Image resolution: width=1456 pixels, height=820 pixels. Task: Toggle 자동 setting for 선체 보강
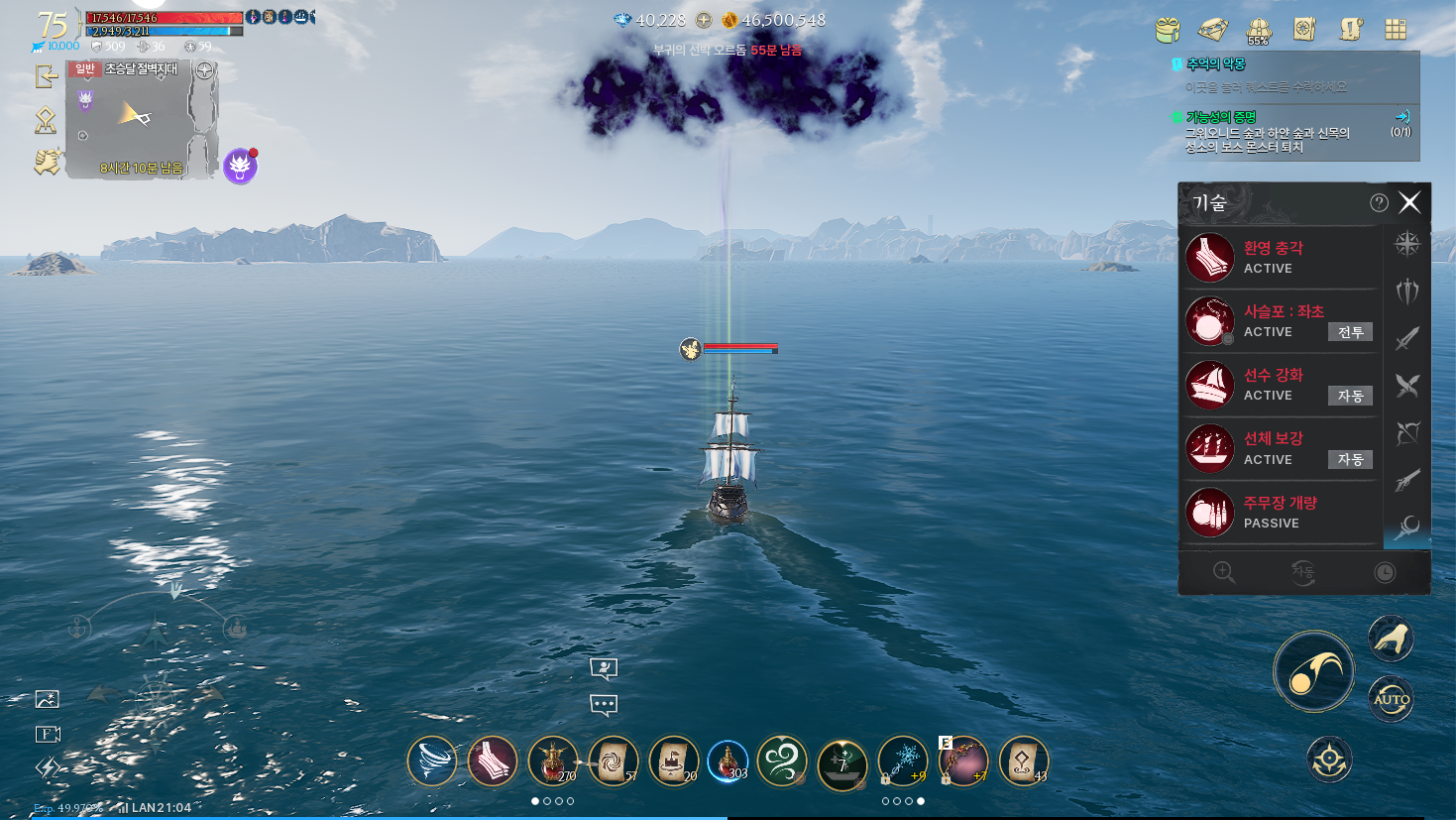tap(1350, 459)
